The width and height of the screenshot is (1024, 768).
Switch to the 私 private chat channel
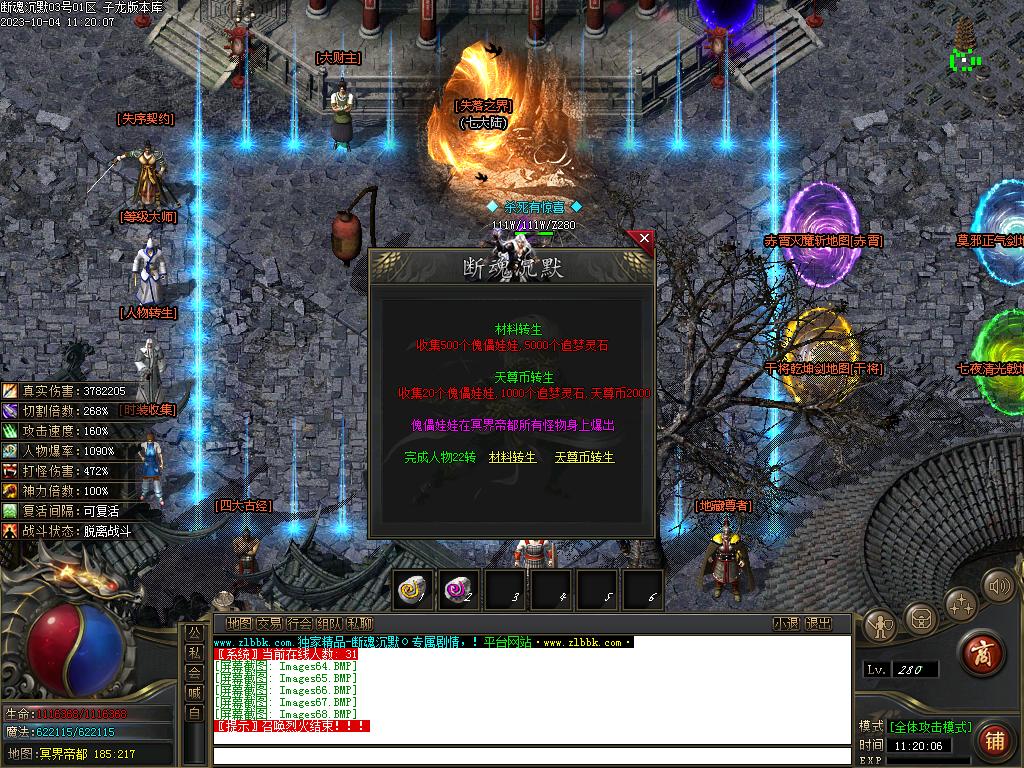[x=193, y=652]
